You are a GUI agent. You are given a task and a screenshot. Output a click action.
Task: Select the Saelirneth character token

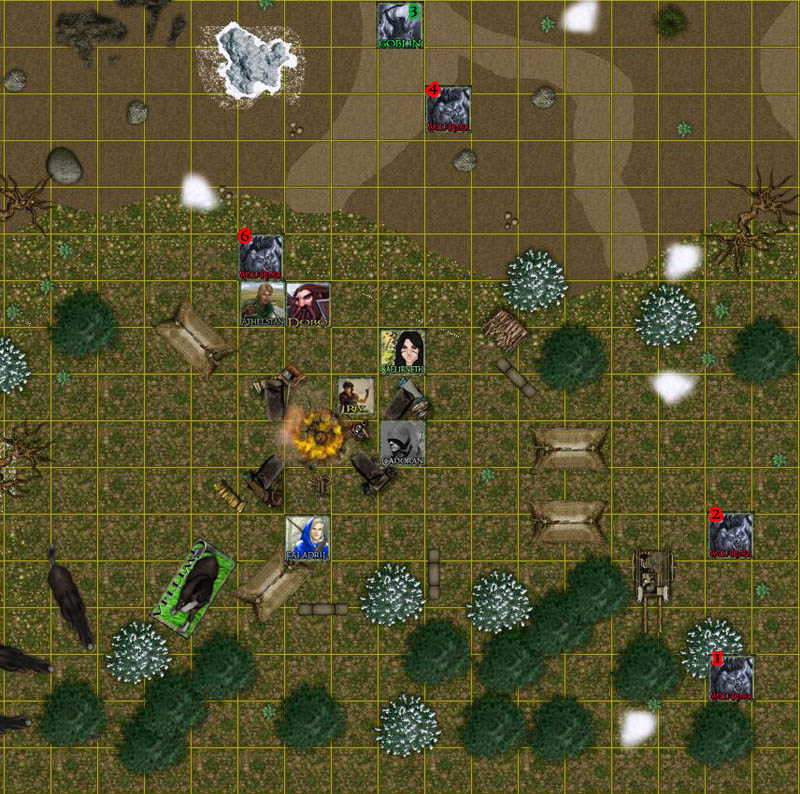(x=402, y=352)
